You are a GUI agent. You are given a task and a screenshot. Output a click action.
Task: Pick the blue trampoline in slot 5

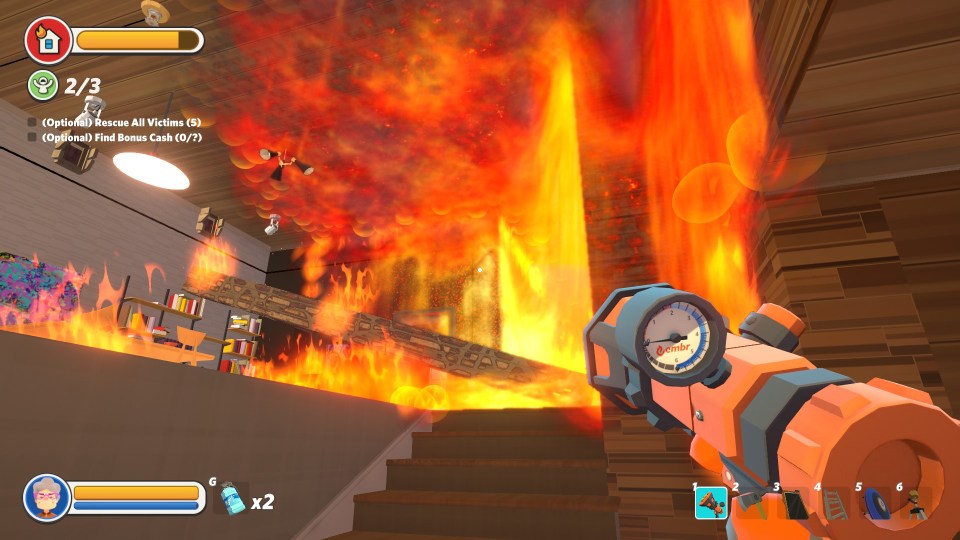(875, 503)
